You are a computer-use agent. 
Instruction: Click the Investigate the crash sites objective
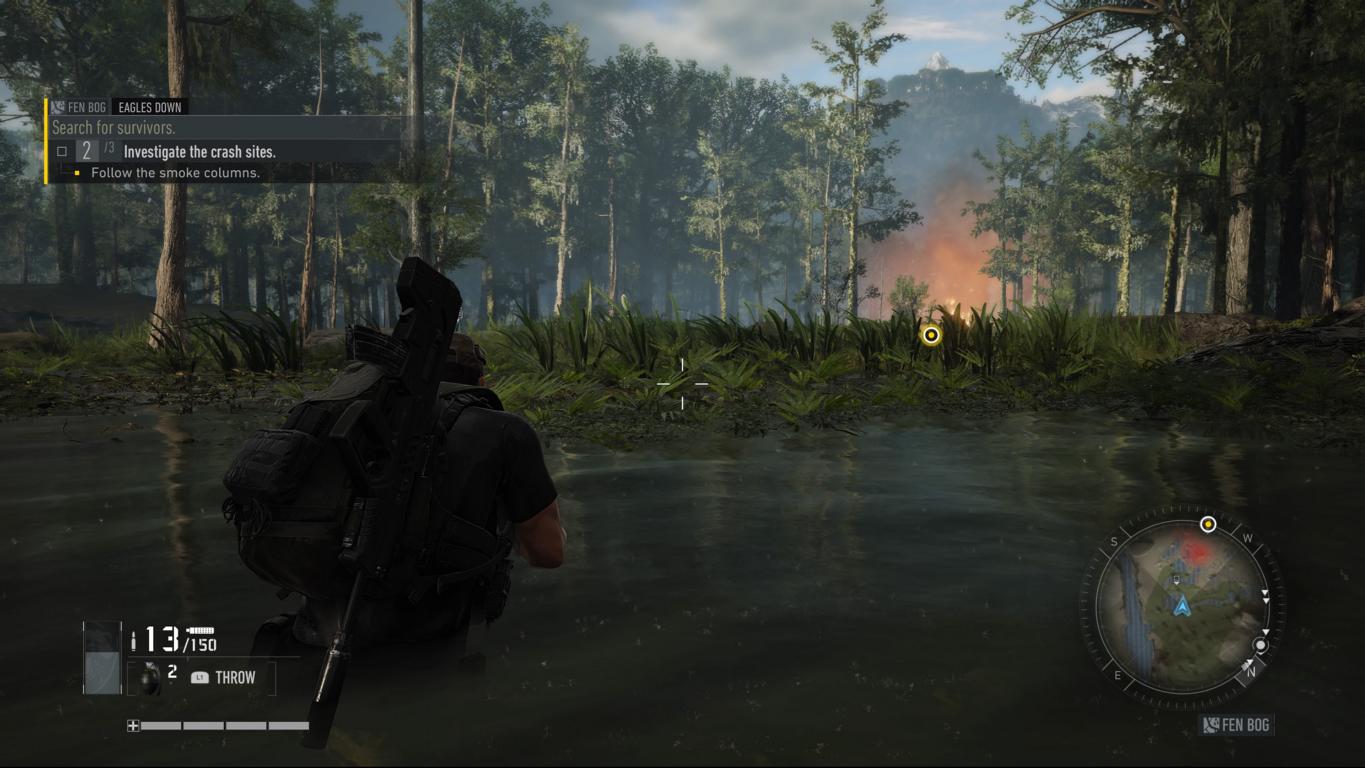click(199, 152)
